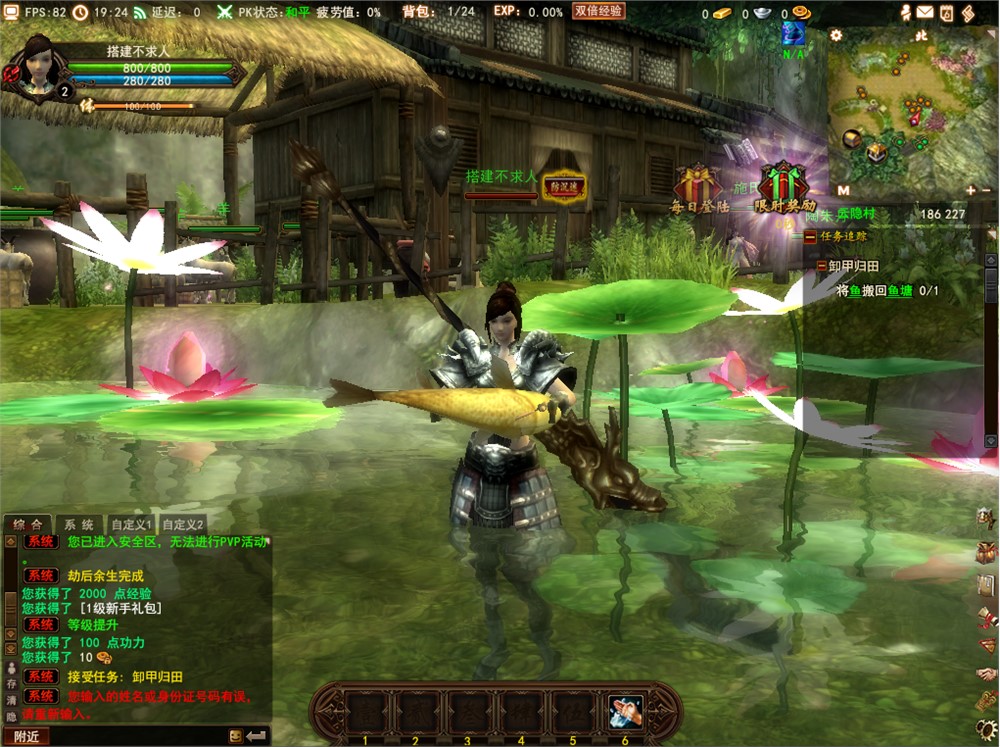This screenshot has height=747, width=1000.
Task: Open the full map with M button
Action: (x=843, y=190)
